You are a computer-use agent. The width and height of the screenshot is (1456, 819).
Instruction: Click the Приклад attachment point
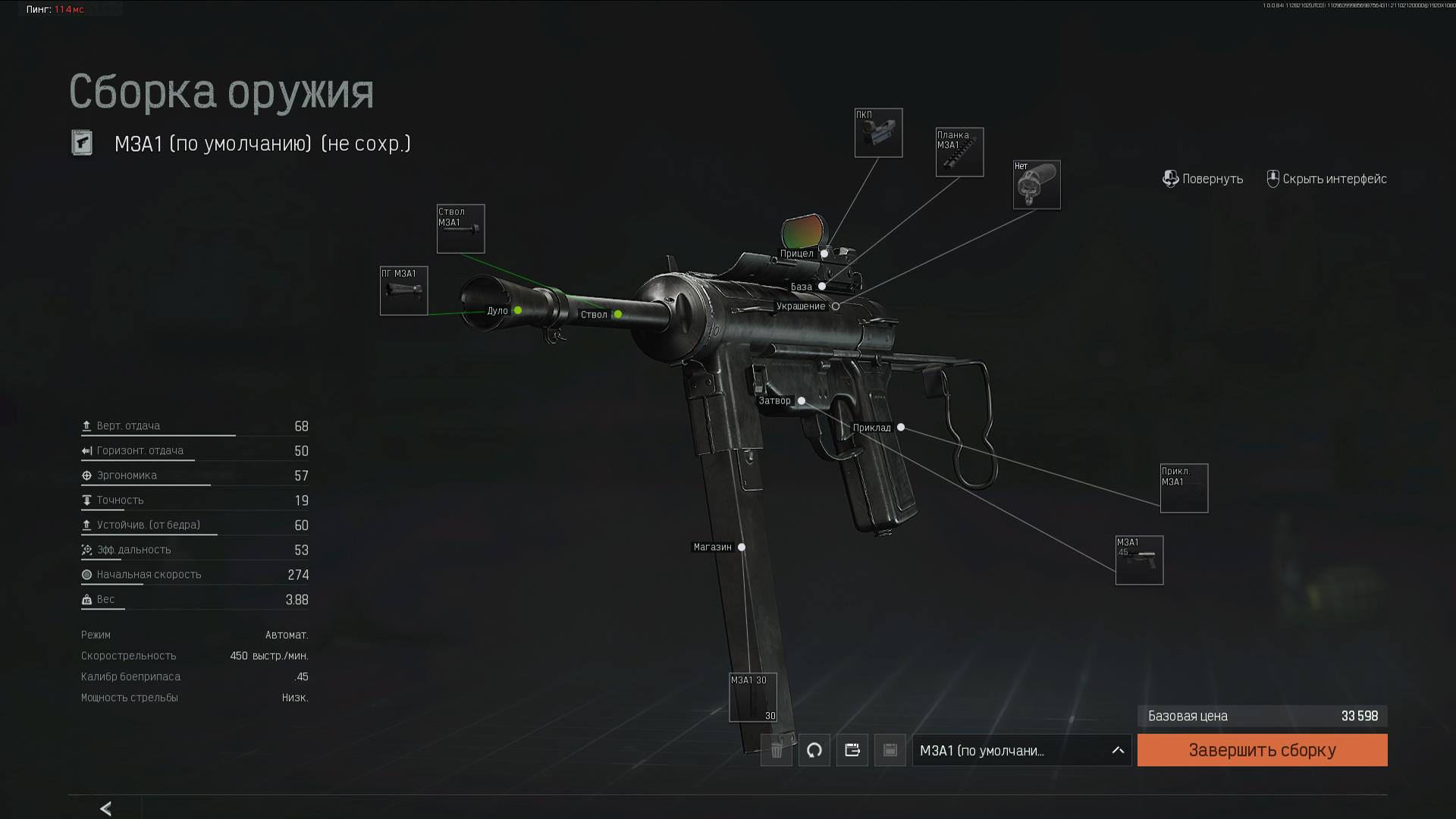(x=901, y=428)
